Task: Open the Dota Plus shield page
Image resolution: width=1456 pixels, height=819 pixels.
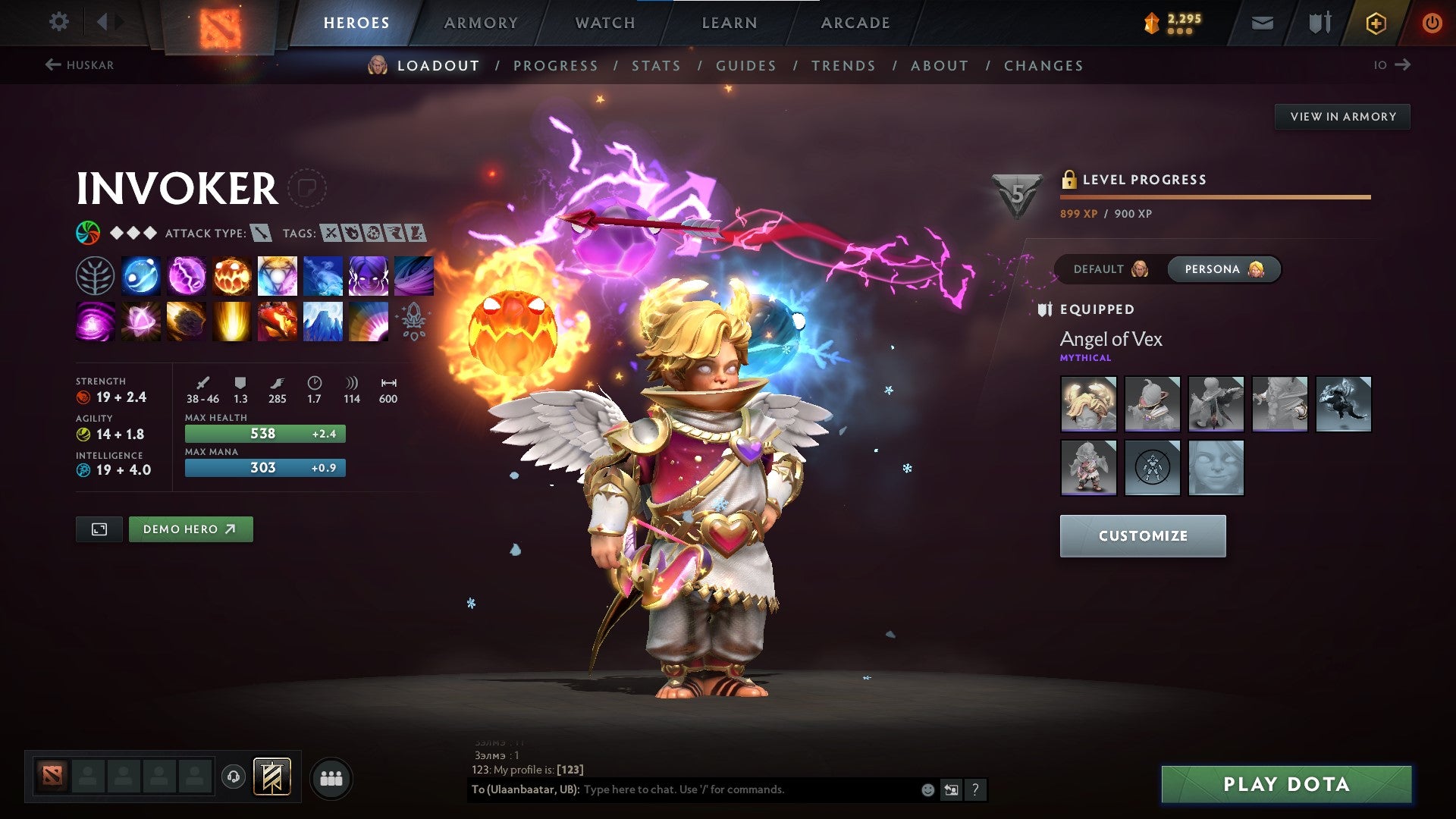Action: (x=1319, y=22)
